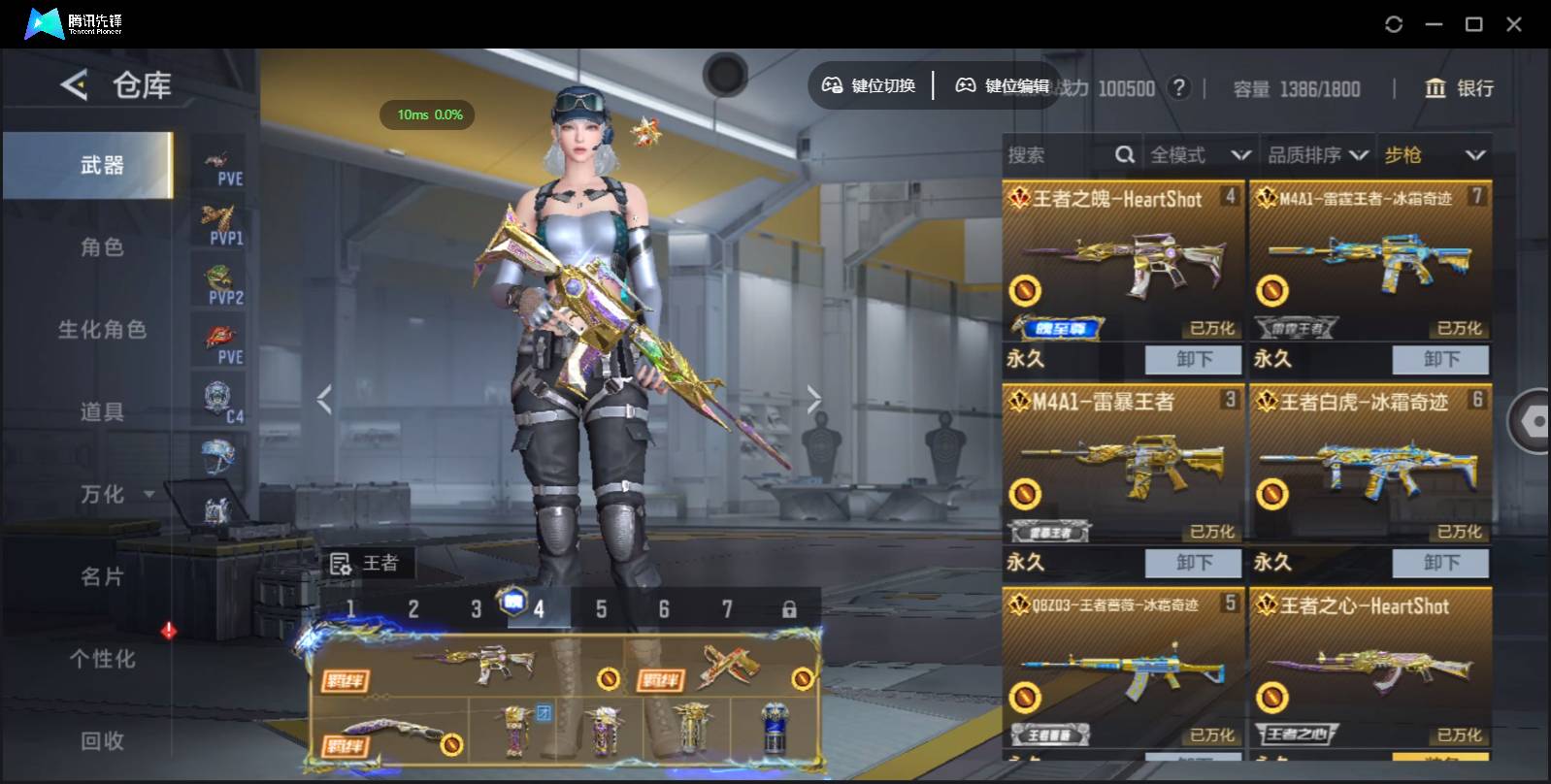Open the 角色 character category

coord(101,247)
